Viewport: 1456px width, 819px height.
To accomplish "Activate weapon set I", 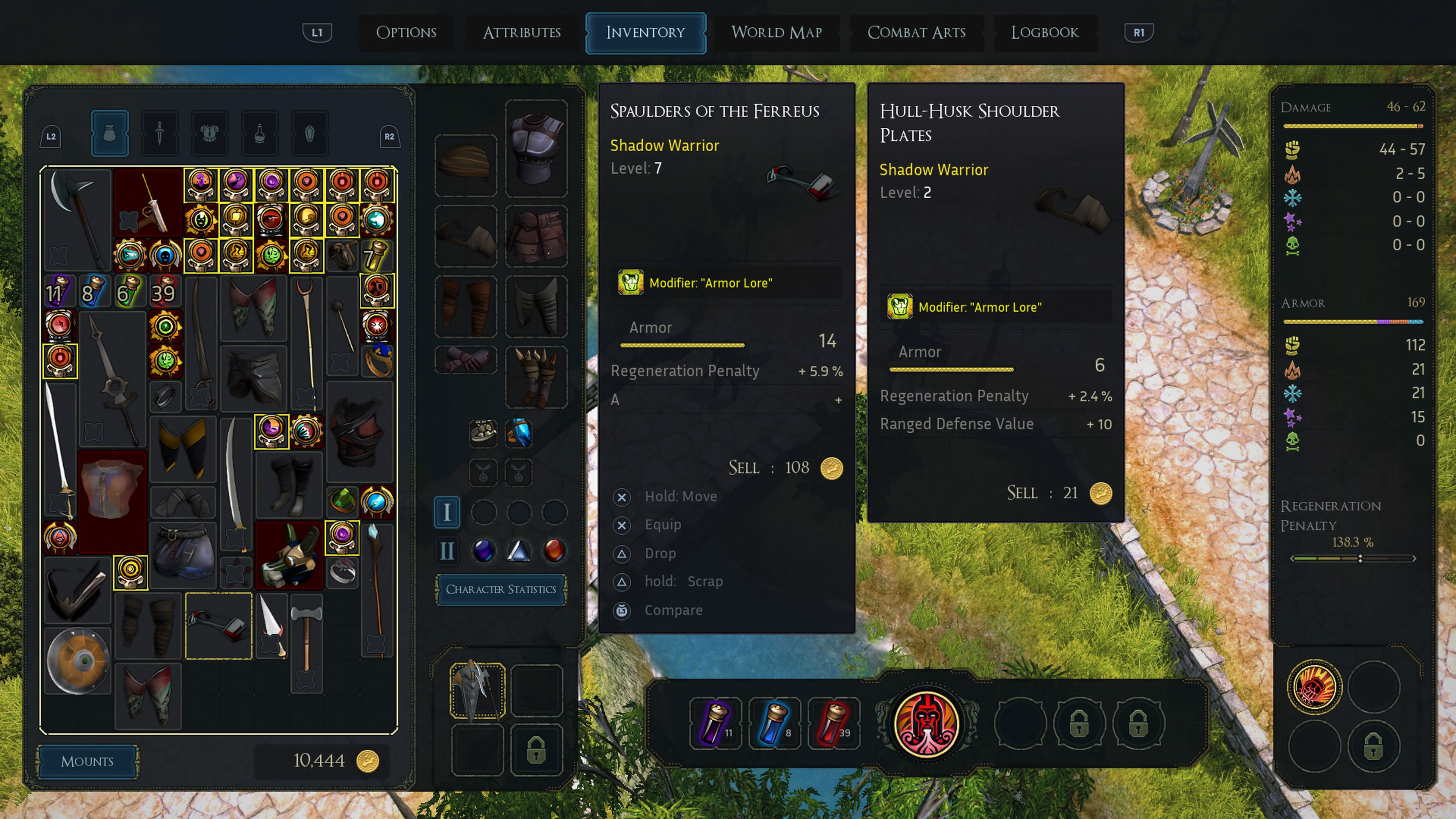I will point(447,512).
